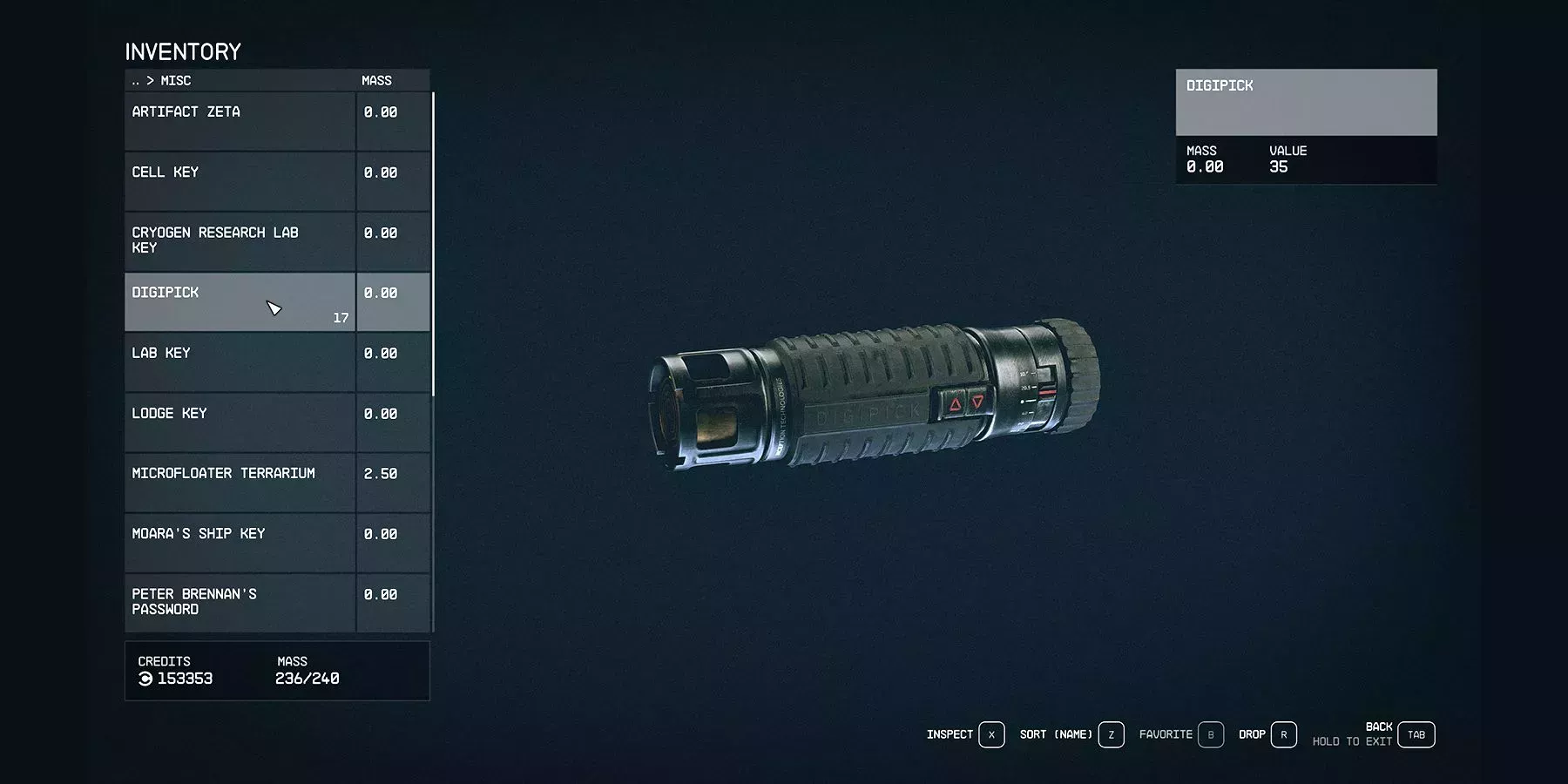This screenshot has height=784, width=1568.
Task: Choose the Lodge Key entry
Action: pos(240,422)
